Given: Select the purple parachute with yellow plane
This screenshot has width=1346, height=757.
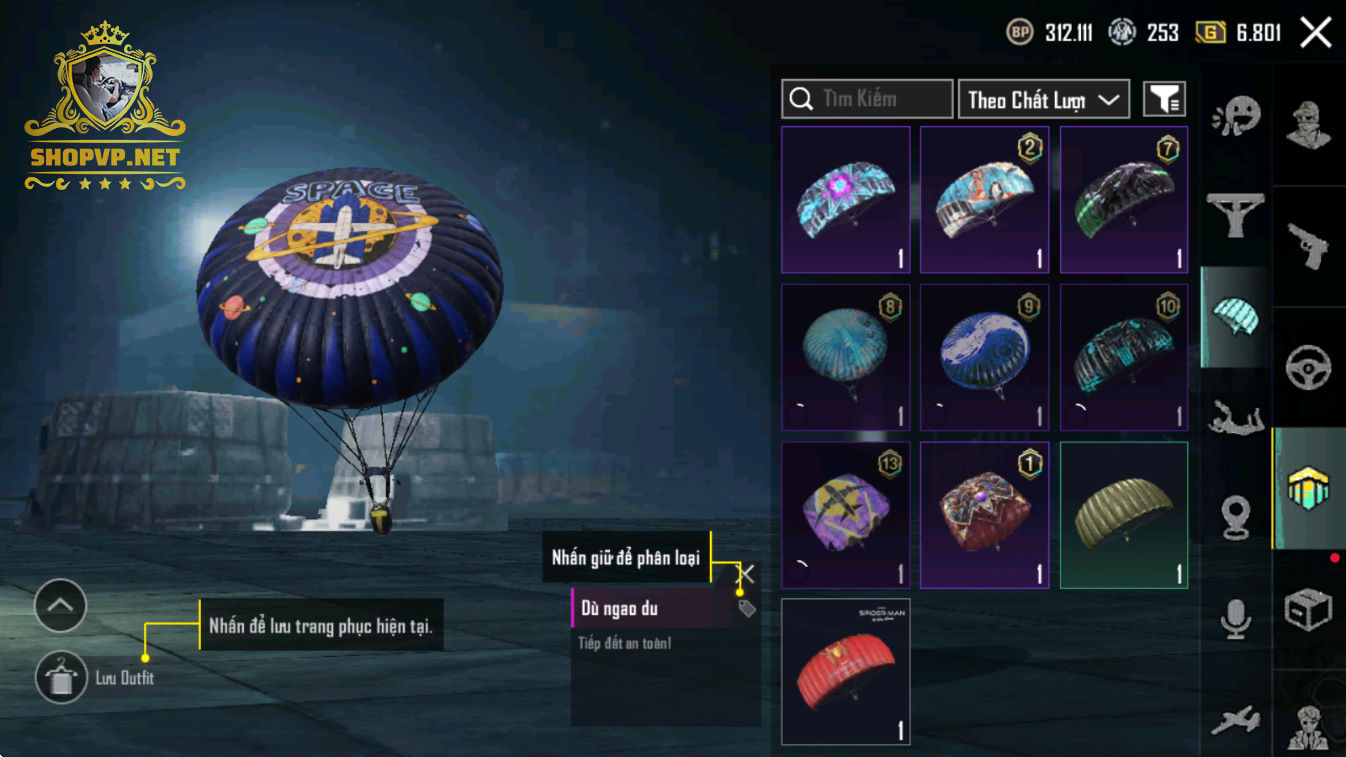Looking at the screenshot, I should tap(845, 514).
